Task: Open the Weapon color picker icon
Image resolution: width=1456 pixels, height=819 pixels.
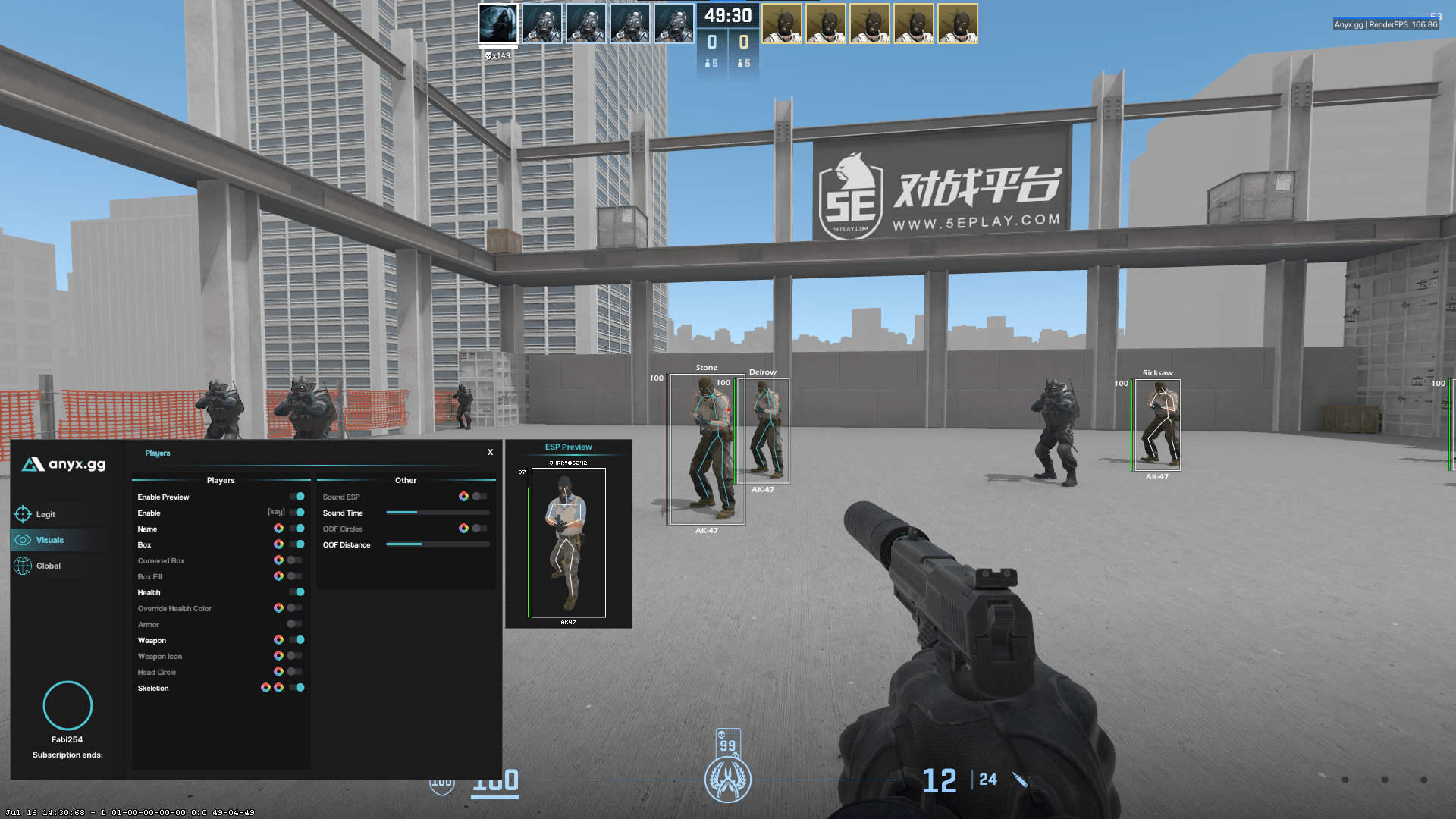Action: point(278,640)
